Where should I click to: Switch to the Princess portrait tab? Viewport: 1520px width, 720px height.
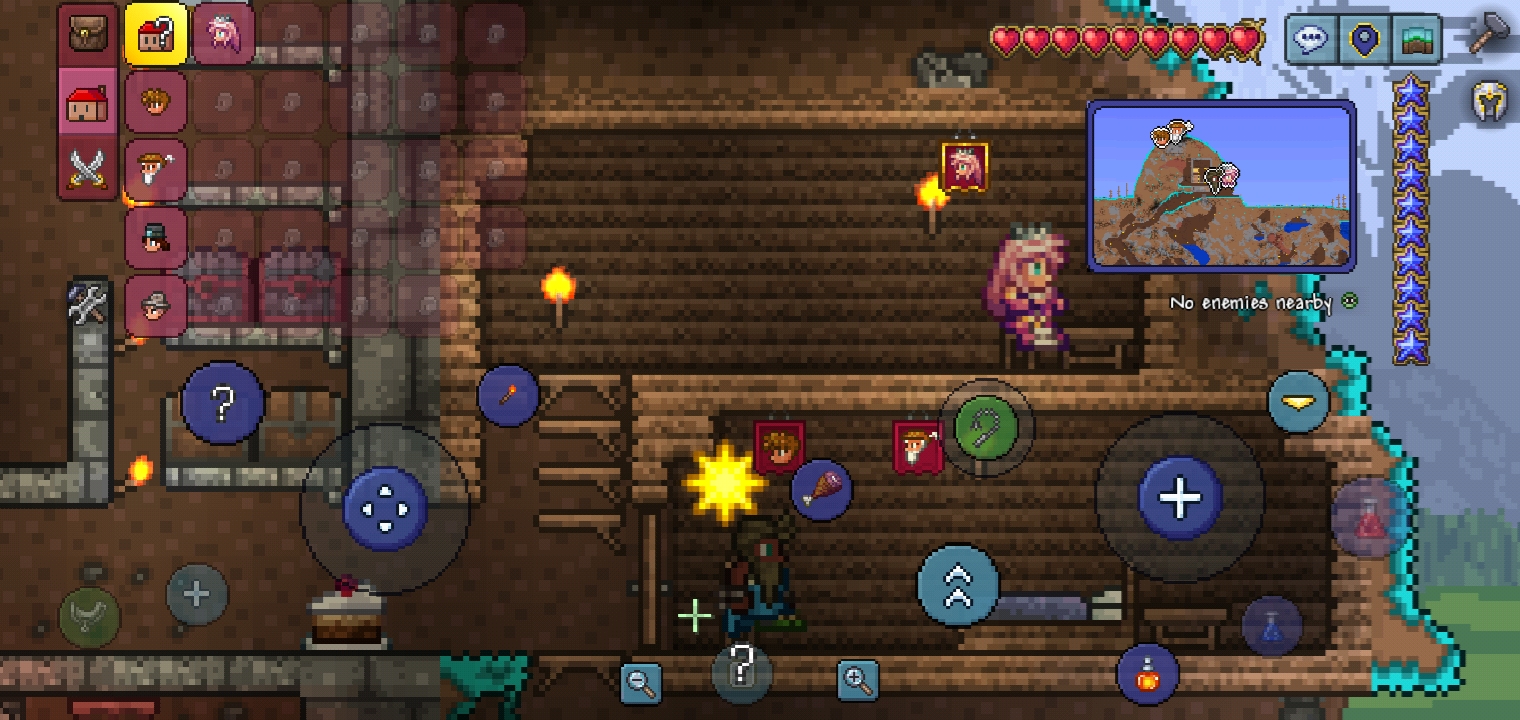[223, 32]
